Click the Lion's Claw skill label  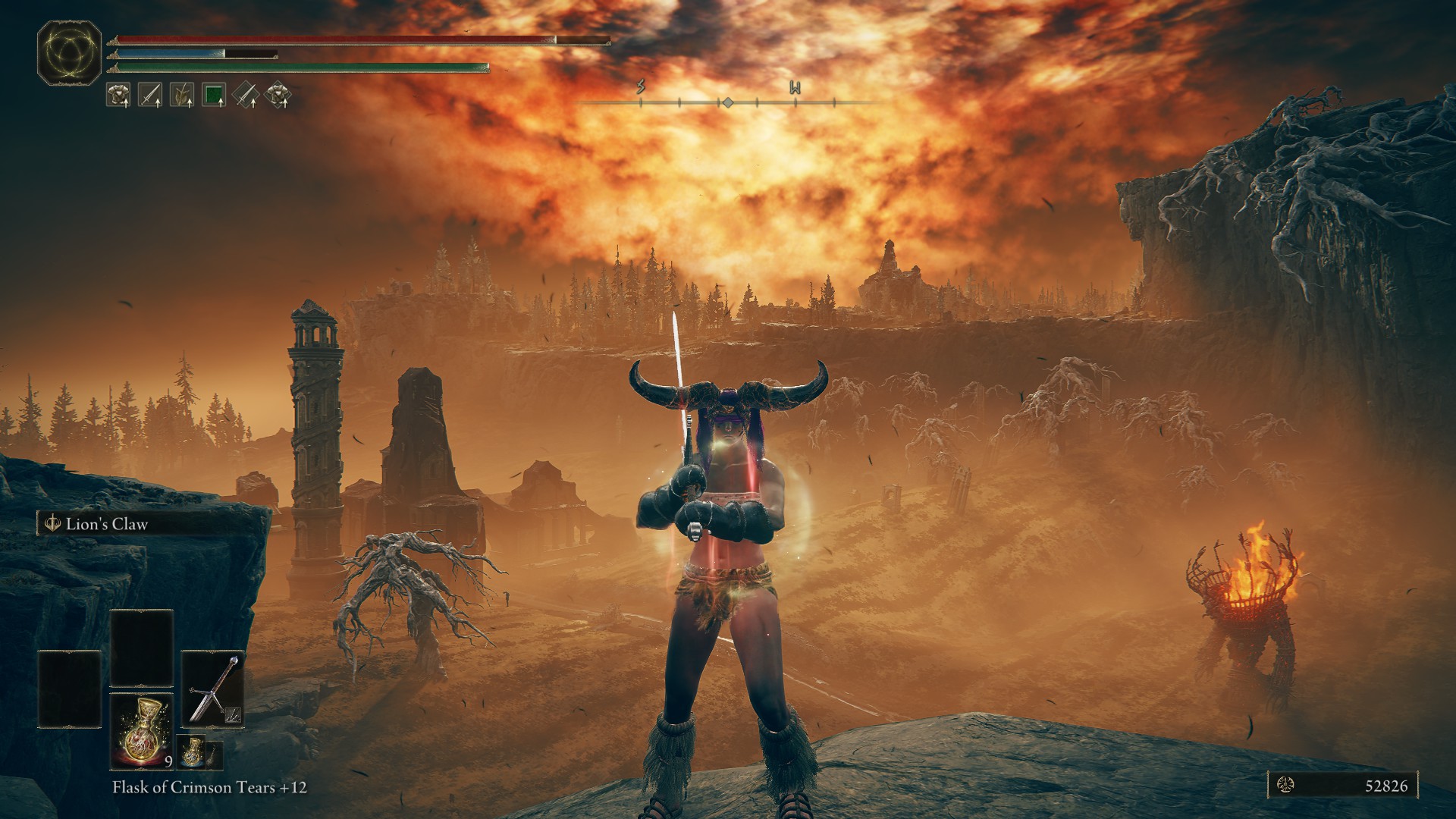(x=106, y=524)
